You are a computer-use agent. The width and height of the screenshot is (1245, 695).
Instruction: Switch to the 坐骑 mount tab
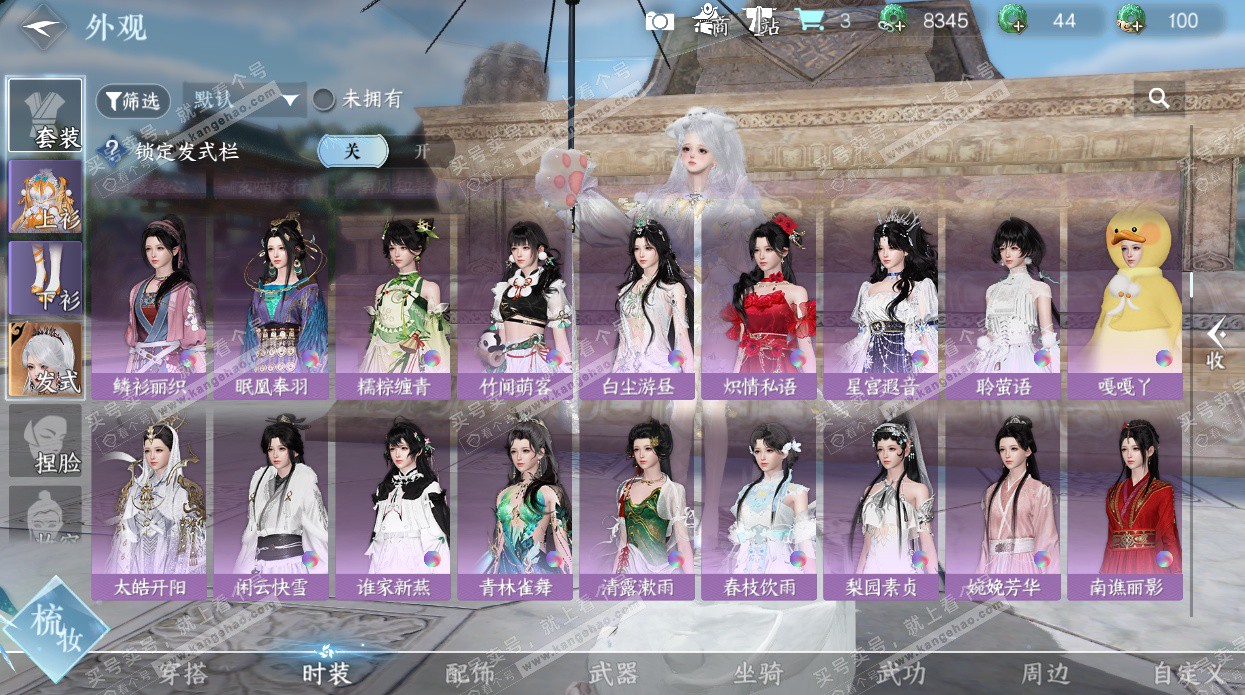[757, 673]
